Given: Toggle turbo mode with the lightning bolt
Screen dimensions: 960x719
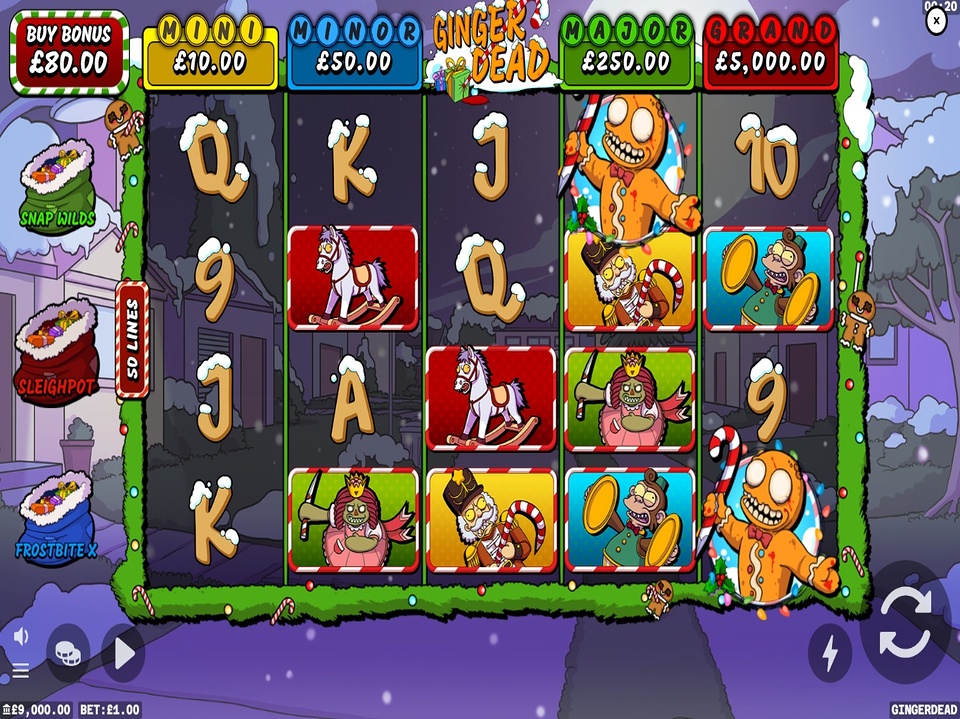Looking at the screenshot, I should (830, 652).
